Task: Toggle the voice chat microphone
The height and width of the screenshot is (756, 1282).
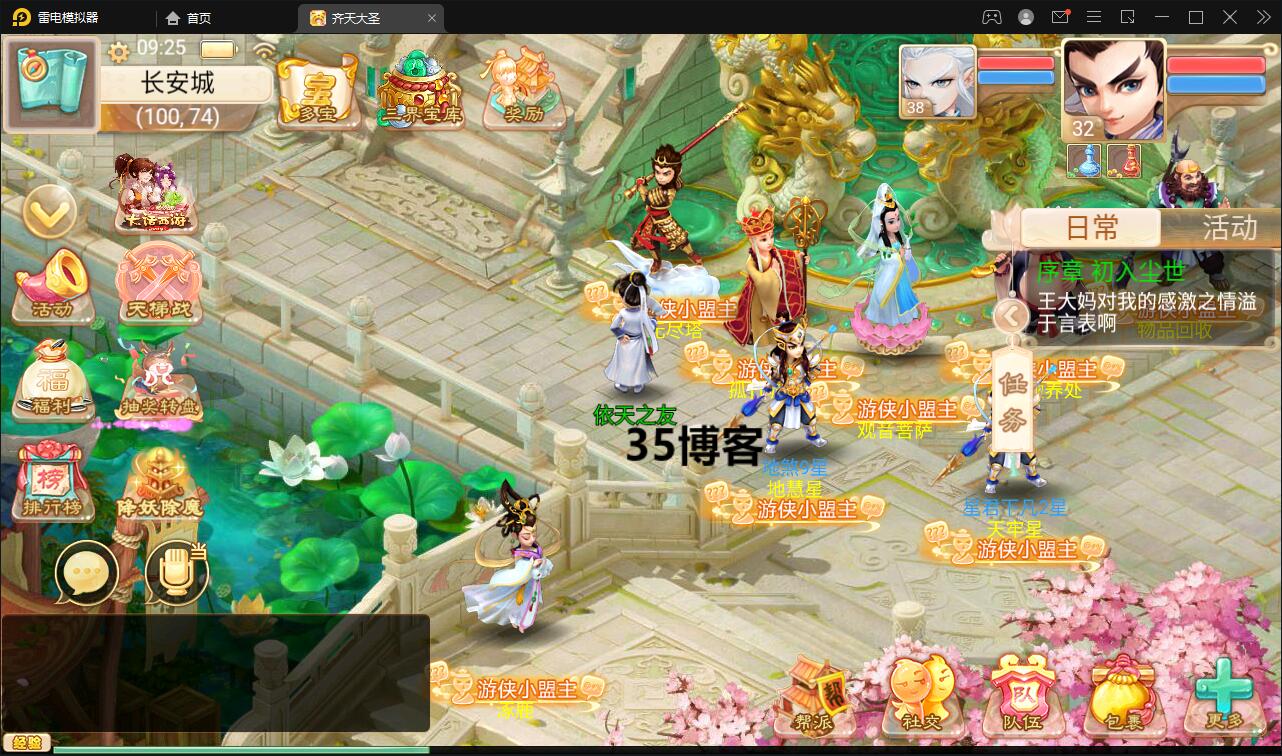Action: tap(176, 572)
